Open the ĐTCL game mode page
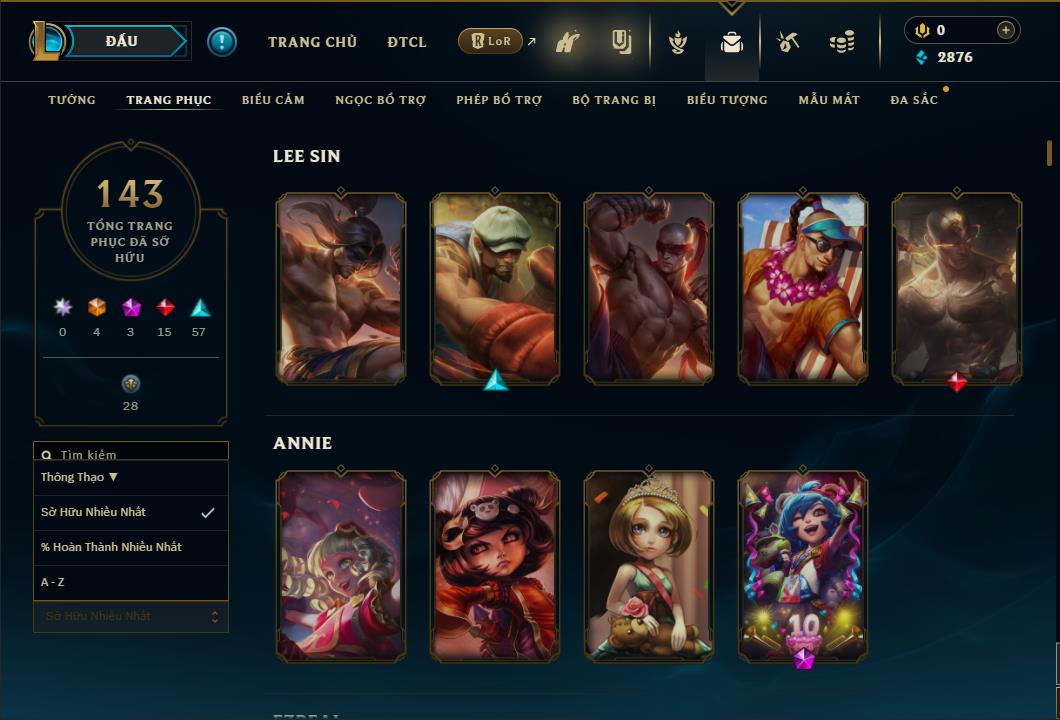This screenshot has width=1060, height=720. 407,42
